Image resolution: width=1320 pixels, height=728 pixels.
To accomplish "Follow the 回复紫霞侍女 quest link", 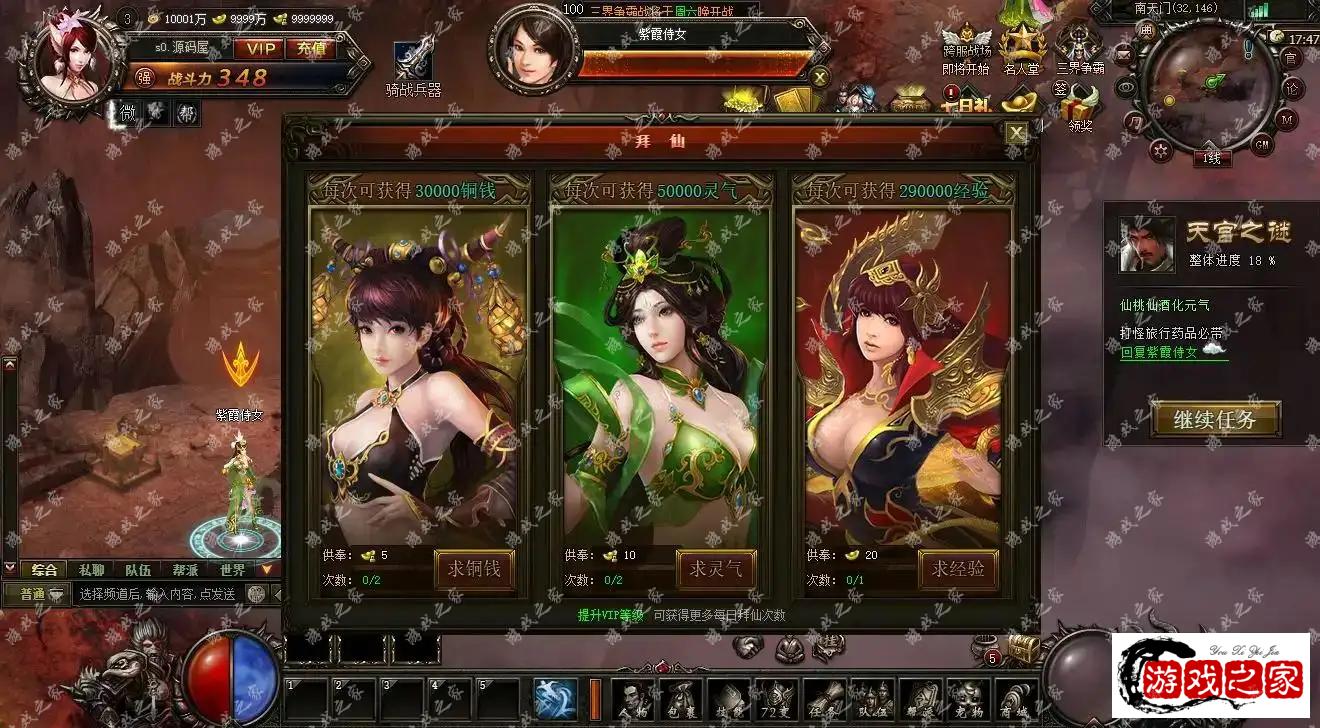I will [x=1158, y=352].
